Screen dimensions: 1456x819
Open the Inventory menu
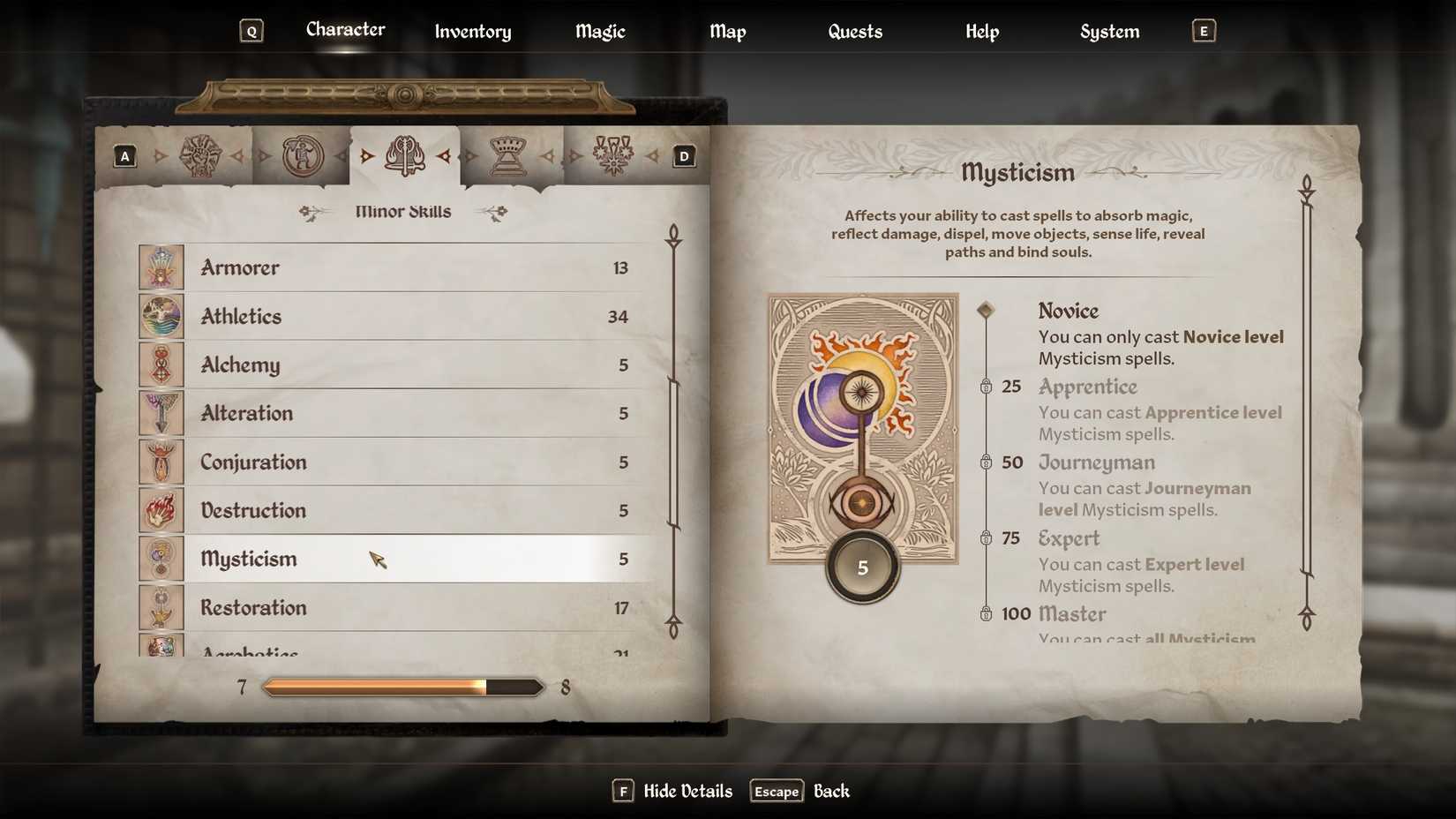pos(472,31)
